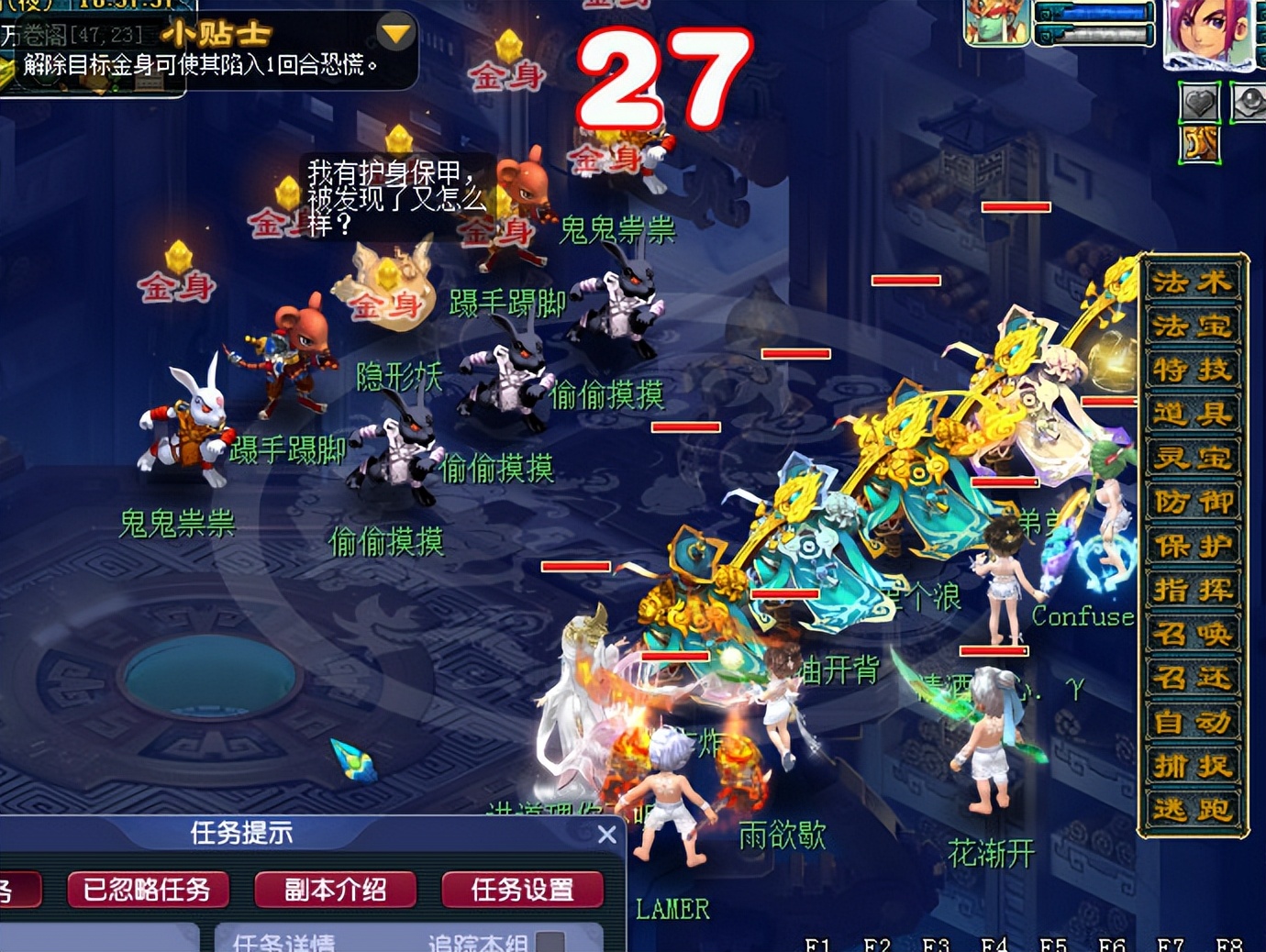Open the 指挥 command option
Image resolution: width=1266 pixels, height=952 pixels.
click(x=1192, y=590)
